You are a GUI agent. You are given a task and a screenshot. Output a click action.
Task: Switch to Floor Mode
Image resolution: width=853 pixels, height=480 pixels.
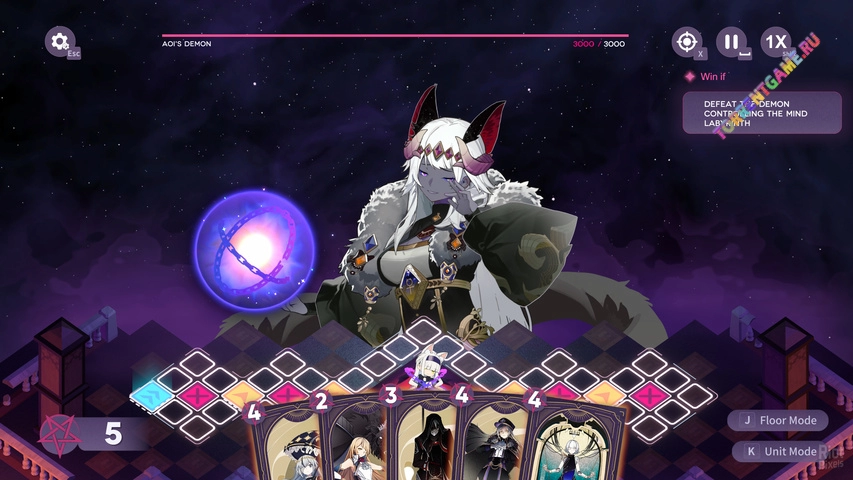(x=779, y=421)
